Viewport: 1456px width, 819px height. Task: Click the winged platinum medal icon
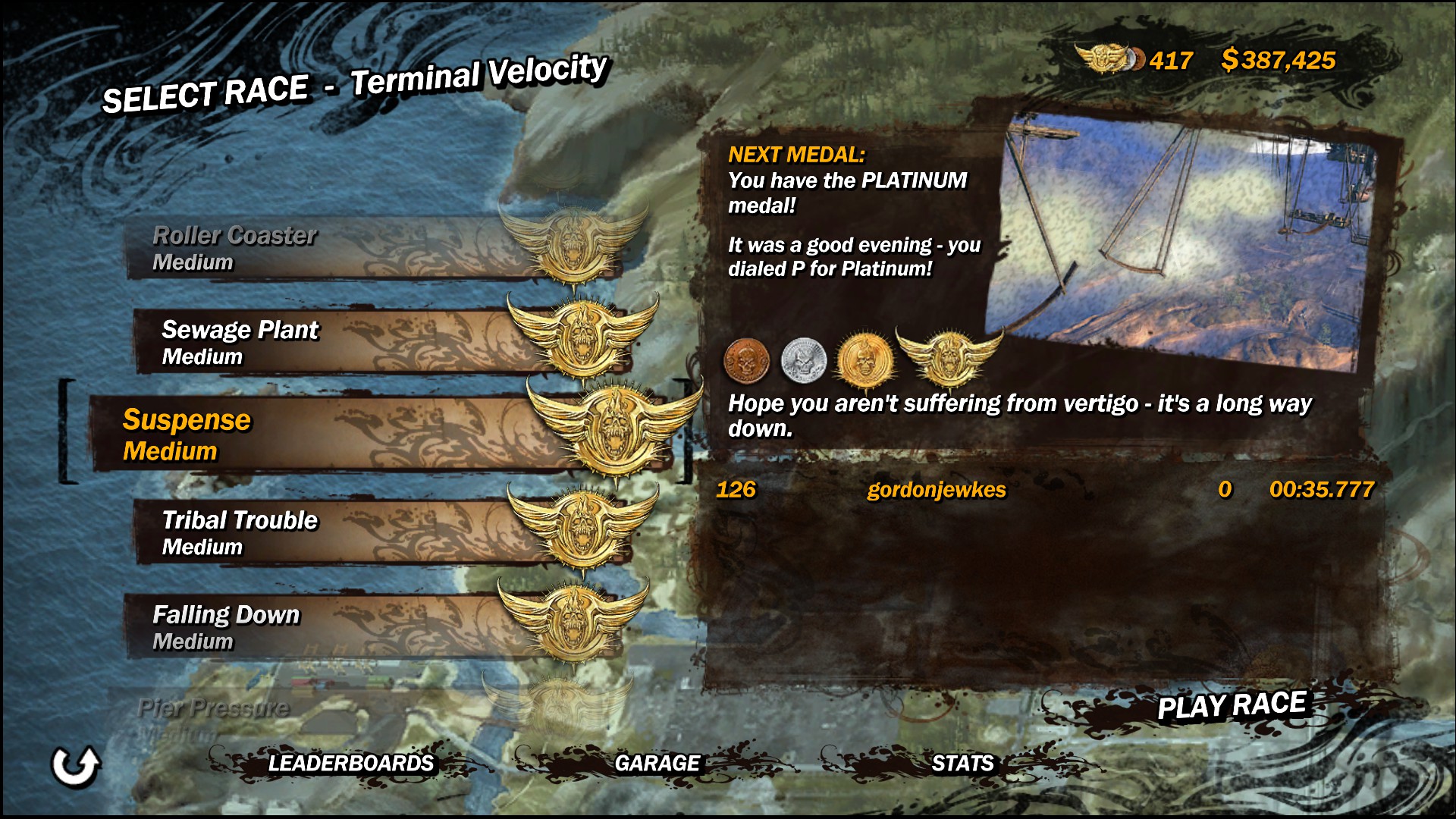coord(949,356)
